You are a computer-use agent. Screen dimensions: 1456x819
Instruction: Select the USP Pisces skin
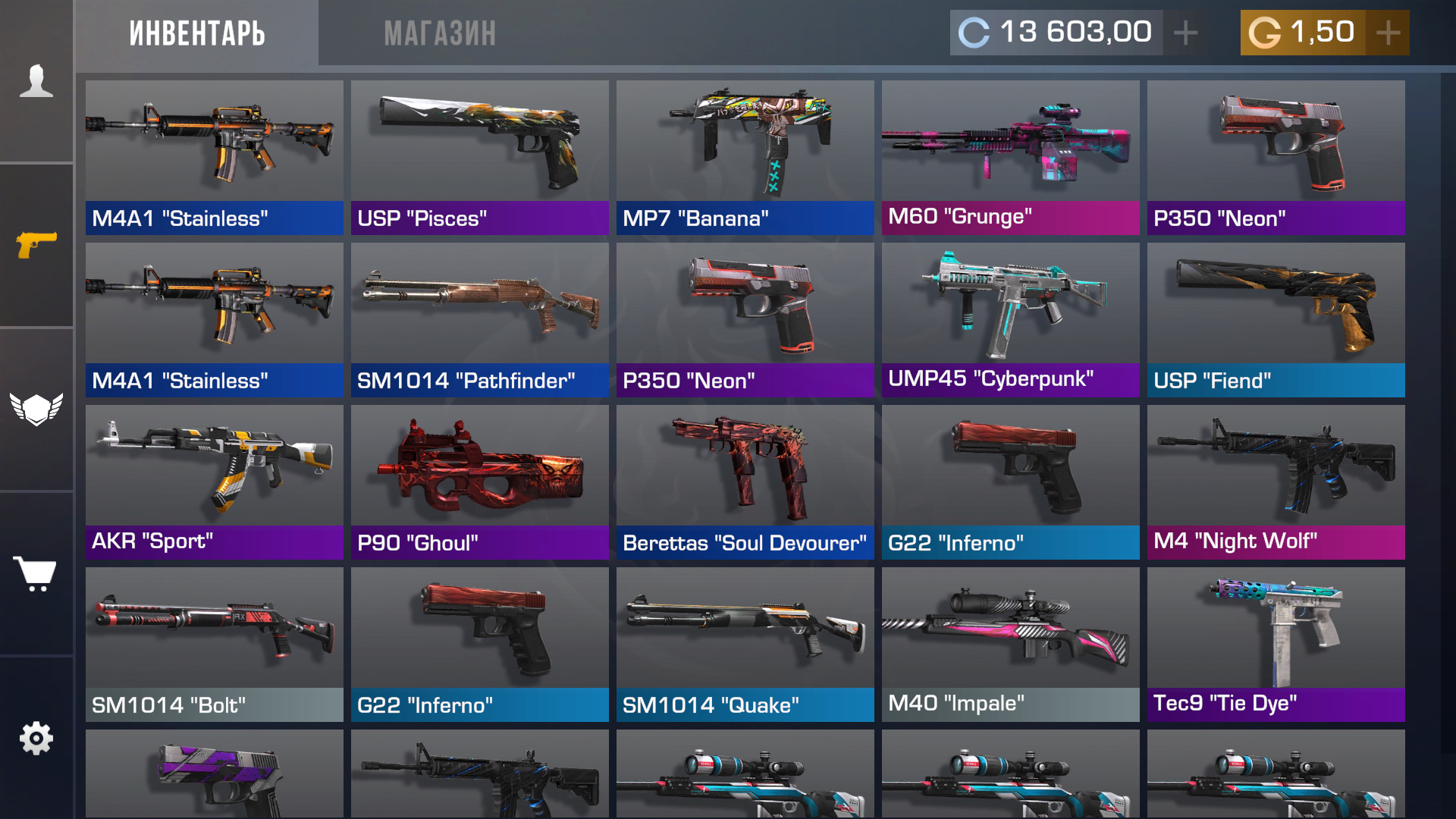(x=479, y=144)
